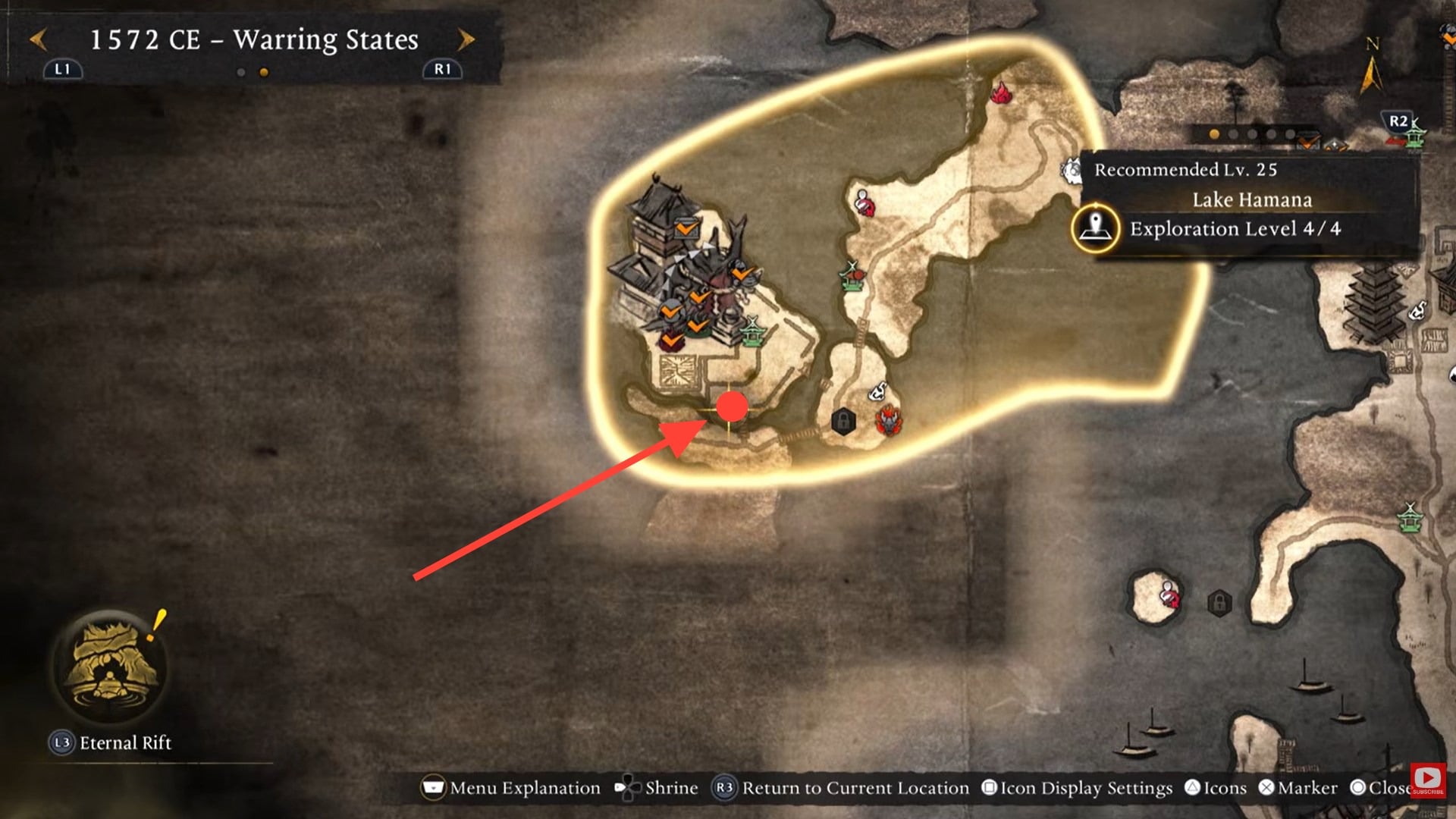Click Return to Current Location
This screenshot has height=819, width=1456.
(x=843, y=788)
